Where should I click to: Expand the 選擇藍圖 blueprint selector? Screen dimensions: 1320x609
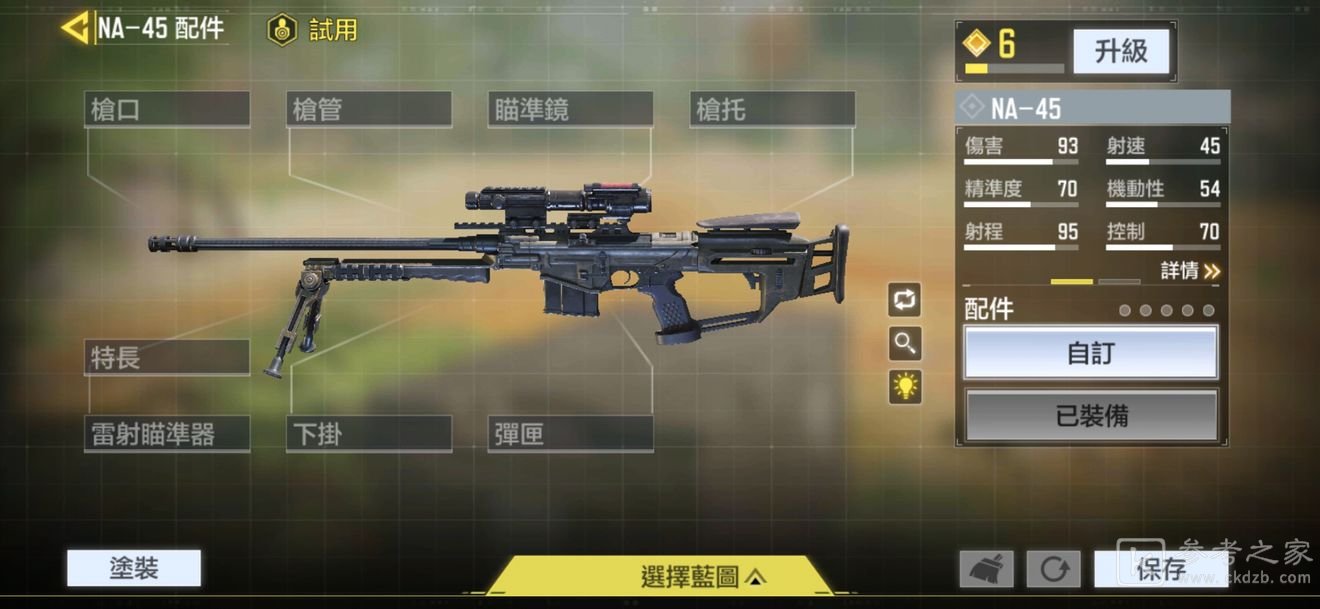(x=700, y=576)
